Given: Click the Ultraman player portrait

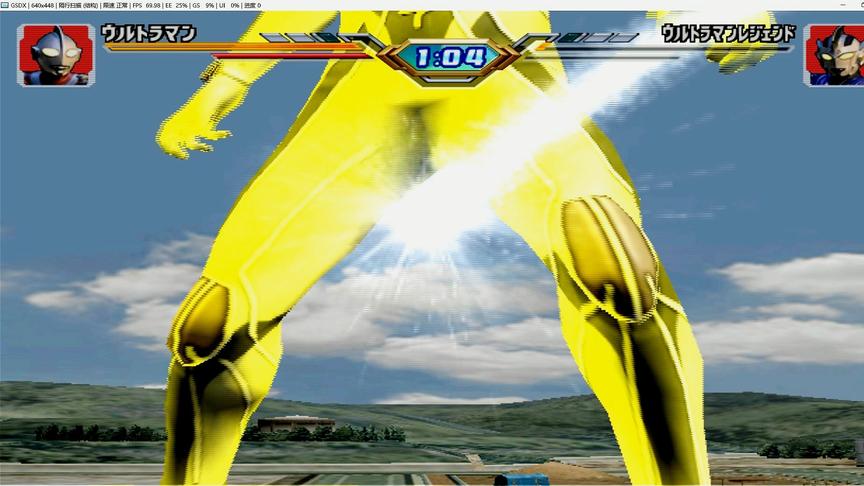Looking at the screenshot, I should [x=55, y=54].
